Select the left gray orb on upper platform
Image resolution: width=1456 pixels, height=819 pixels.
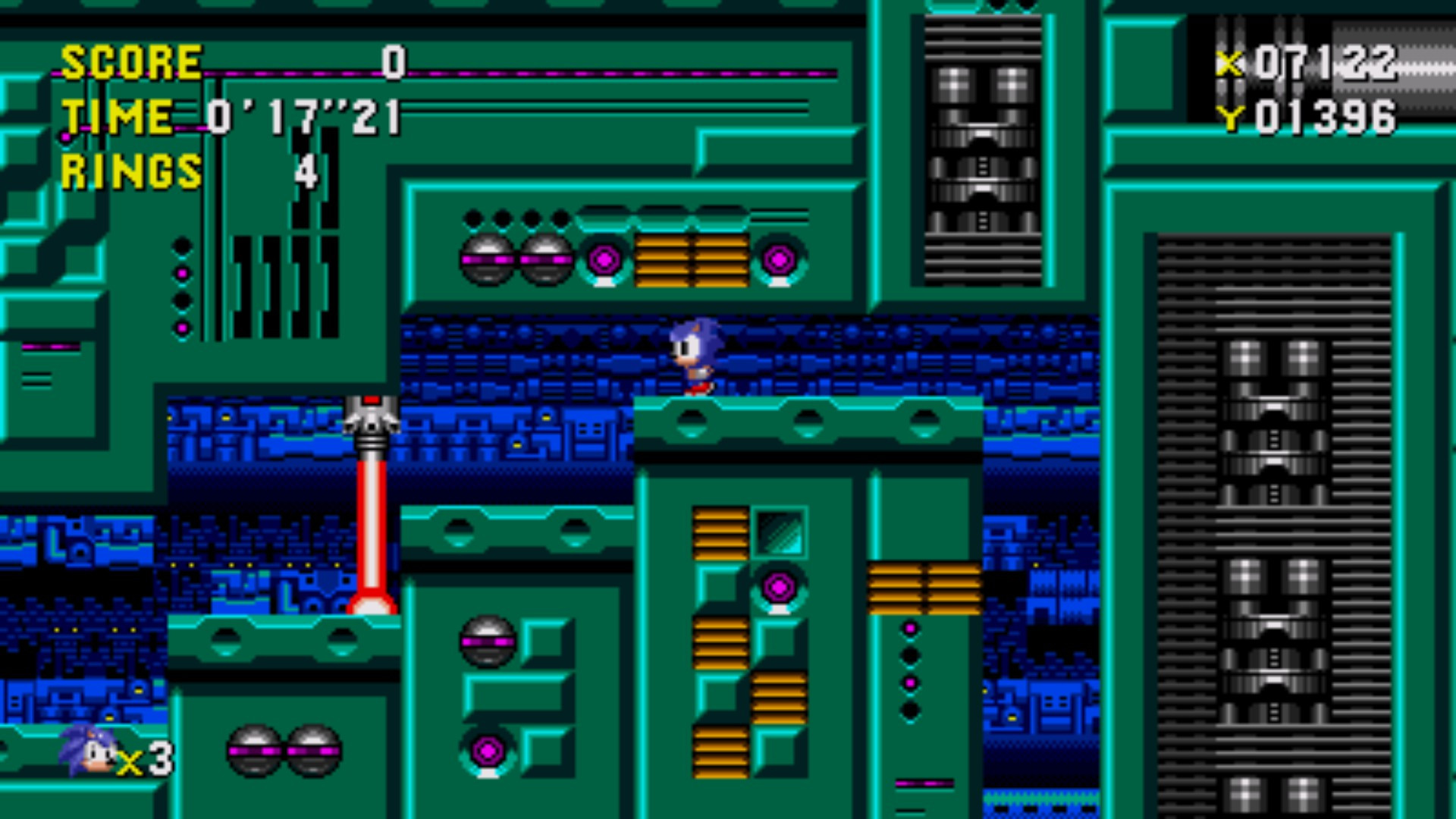485,260
